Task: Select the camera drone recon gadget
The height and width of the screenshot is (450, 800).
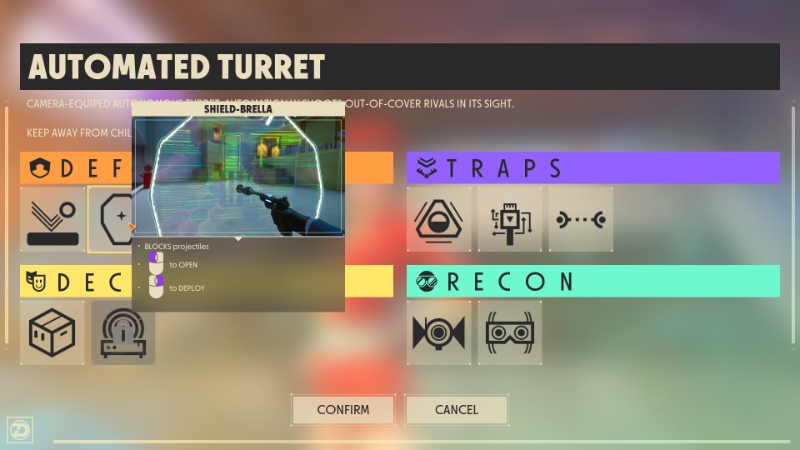Action: click(x=438, y=332)
